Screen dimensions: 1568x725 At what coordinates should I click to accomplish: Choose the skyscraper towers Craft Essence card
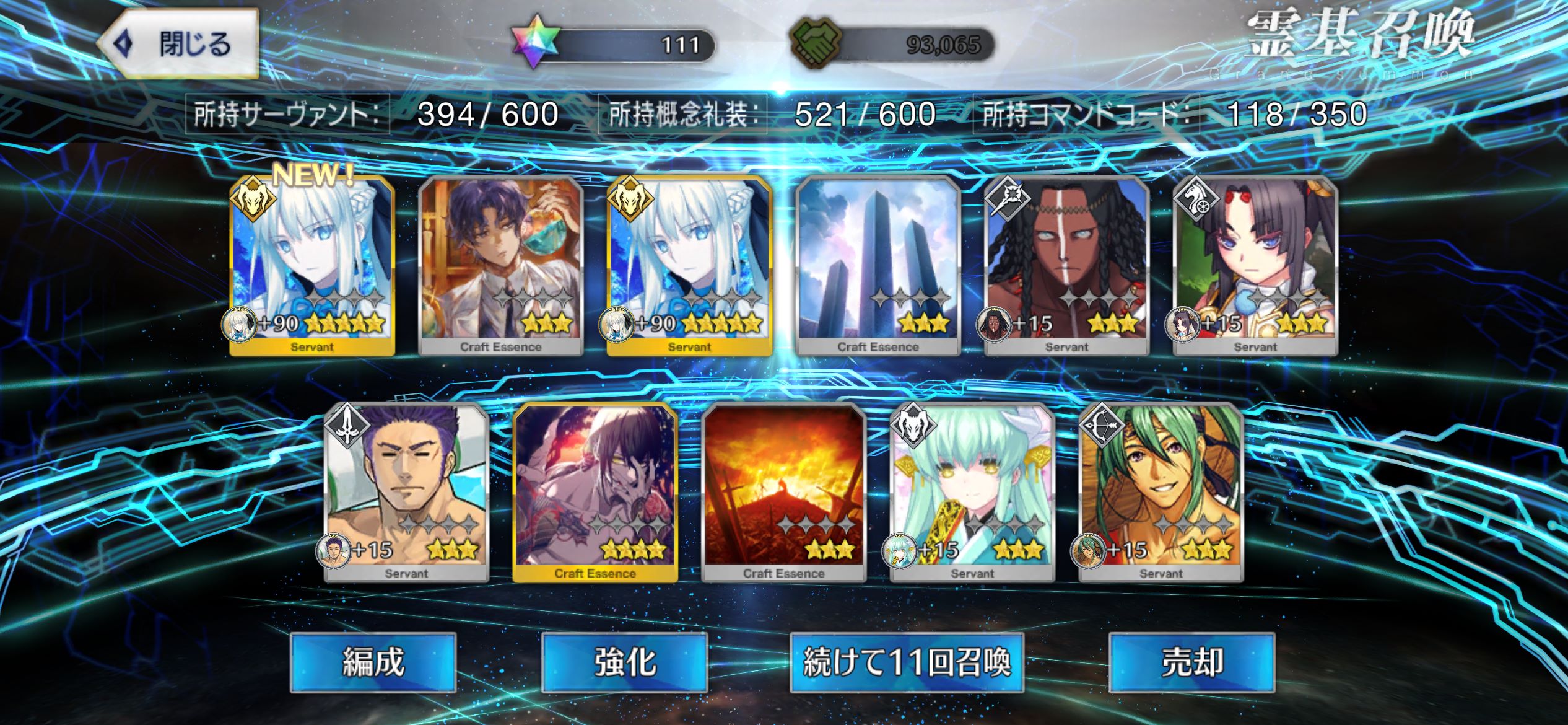click(x=878, y=266)
